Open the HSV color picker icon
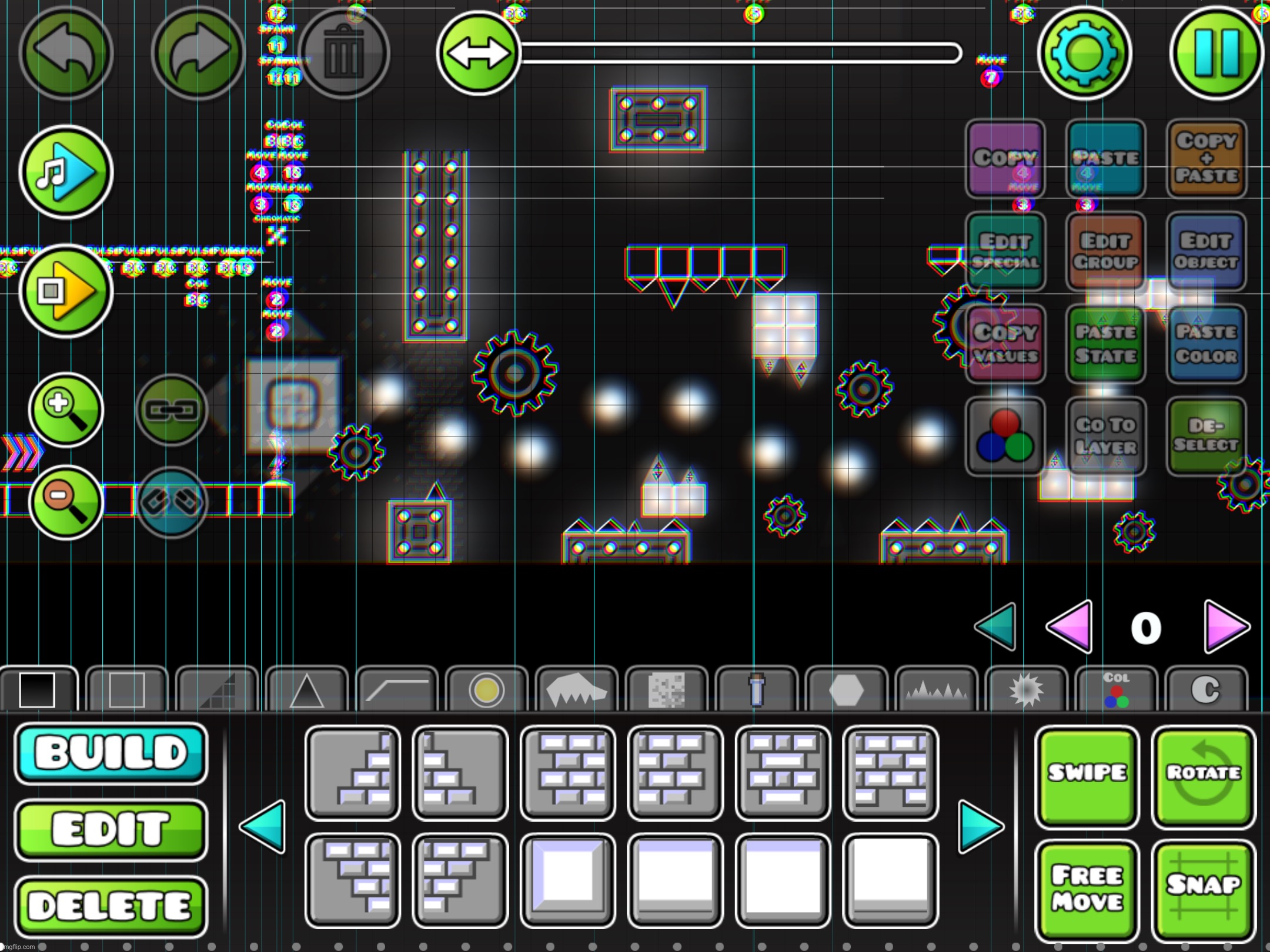The width and height of the screenshot is (1270, 952). pyautogui.click(x=1005, y=435)
